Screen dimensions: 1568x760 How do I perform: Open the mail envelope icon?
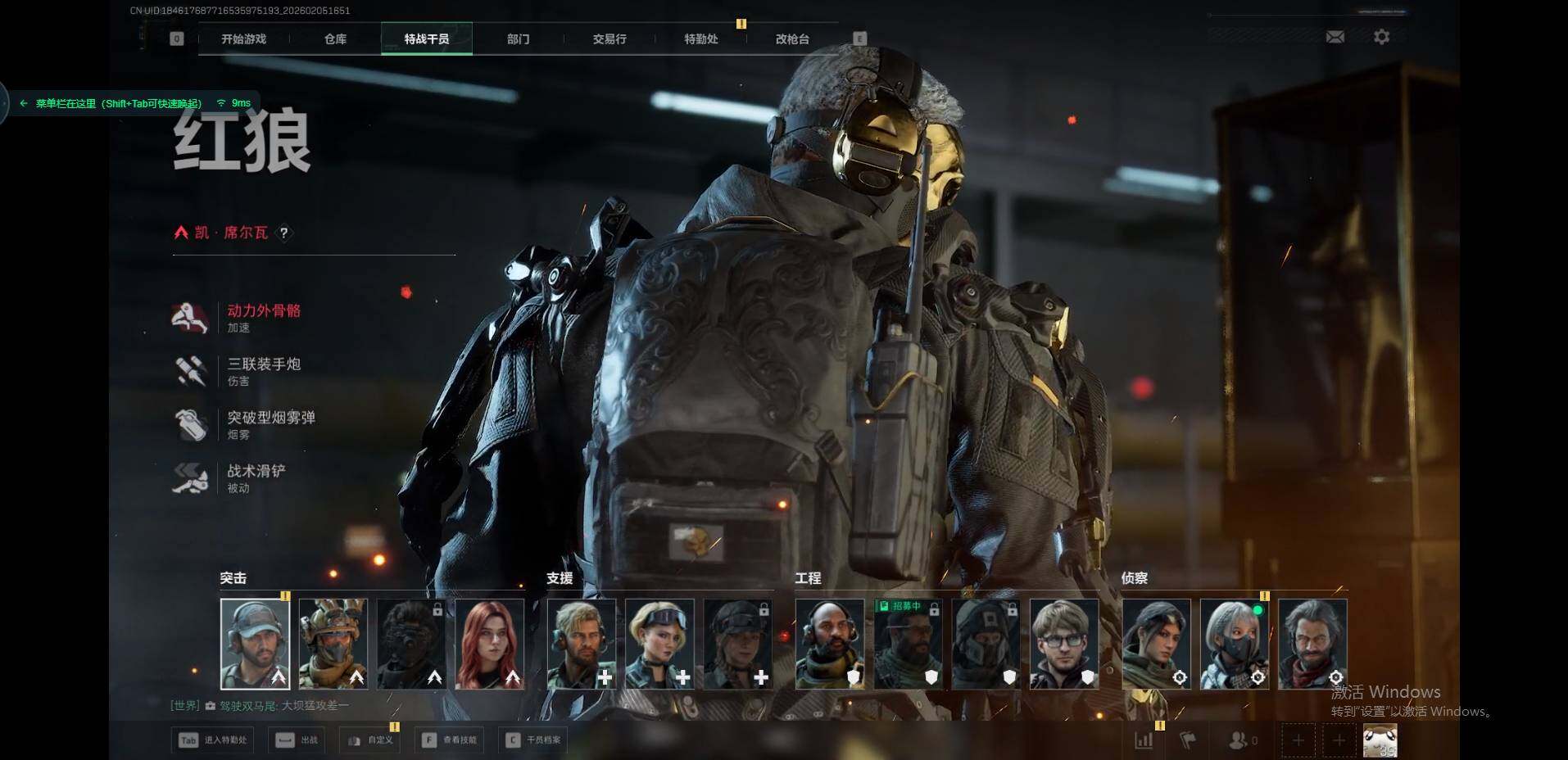pyautogui.click(x=1335, y=37)
